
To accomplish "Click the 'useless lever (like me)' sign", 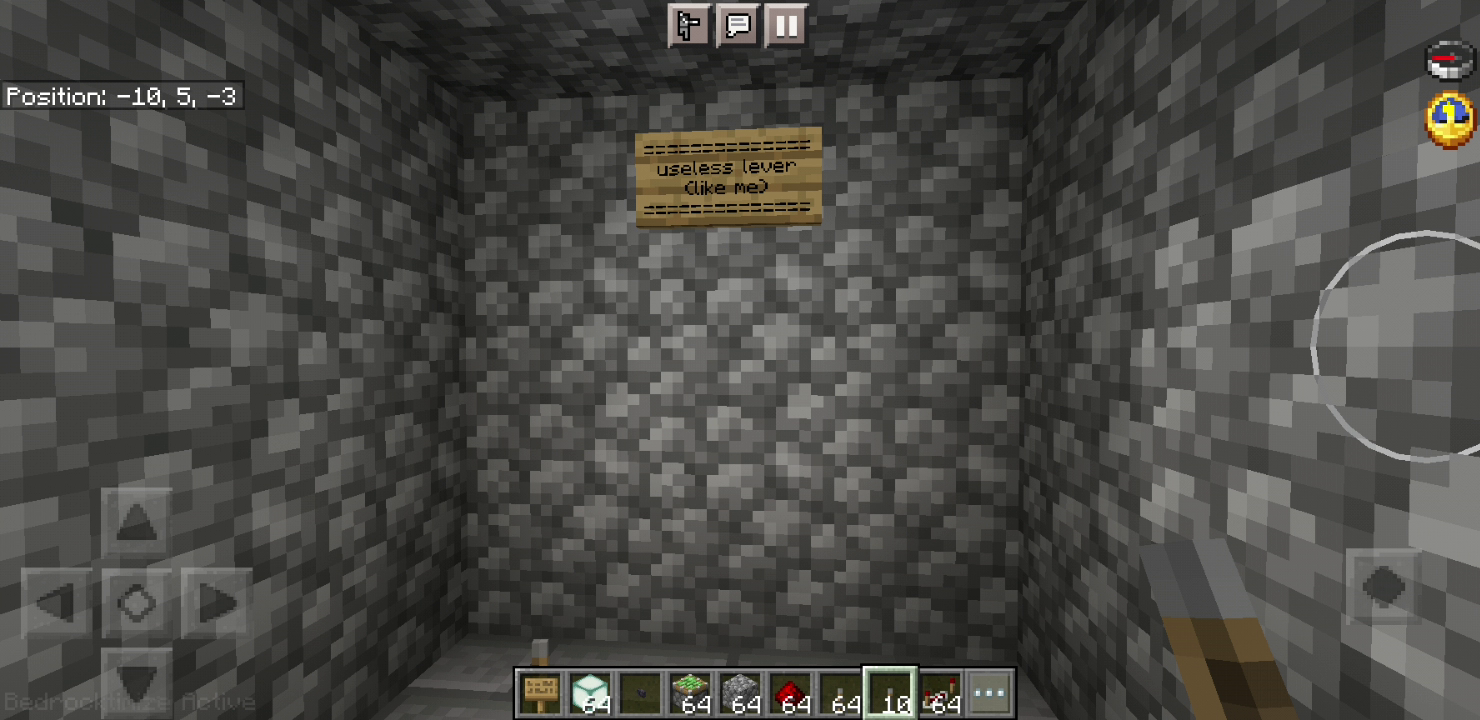I will coord(729,177).
